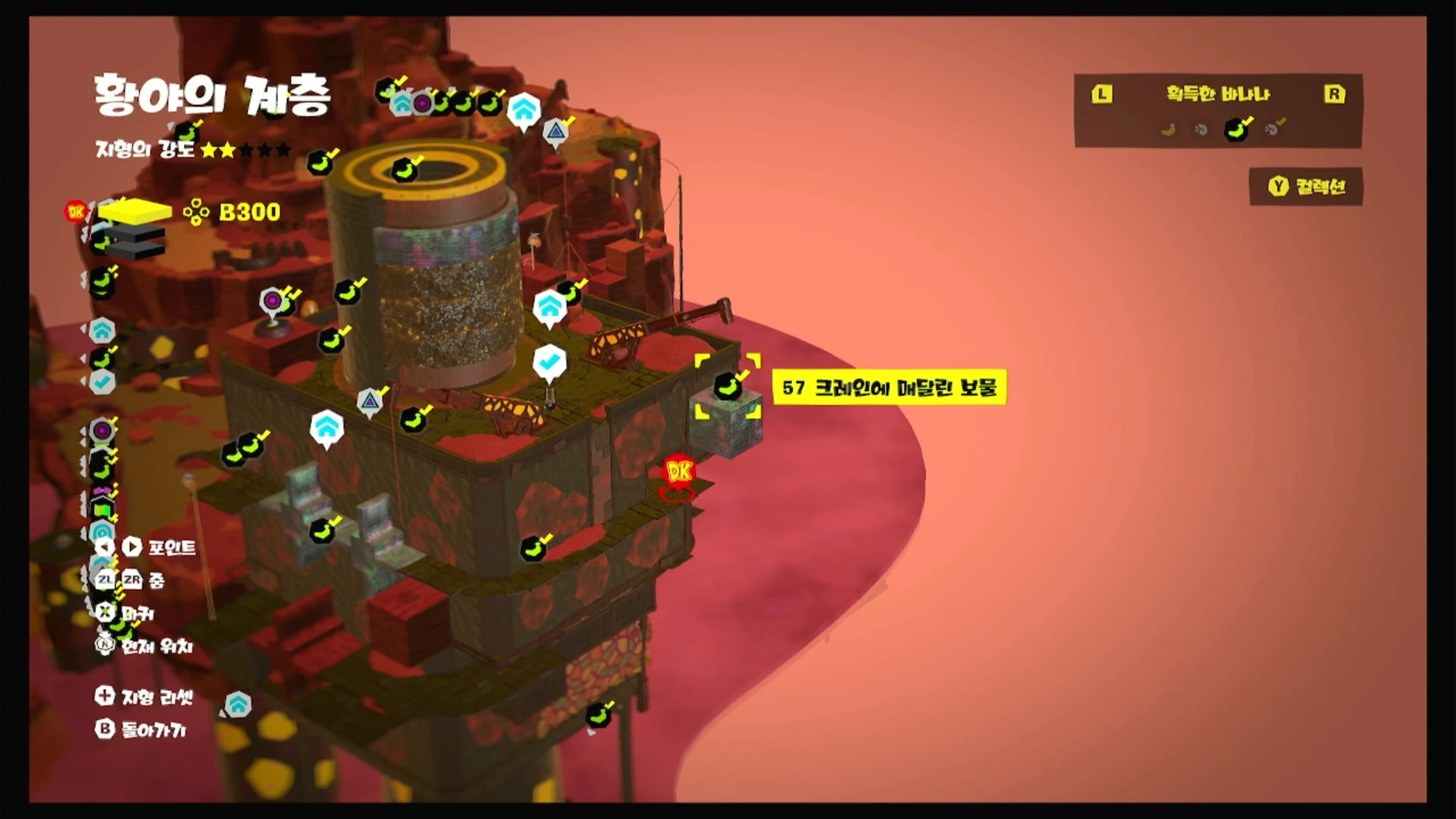This screenshot has width=1456, height=819.
Task: Click the banana marker inside the yellow ring
Action: [406, 169]
